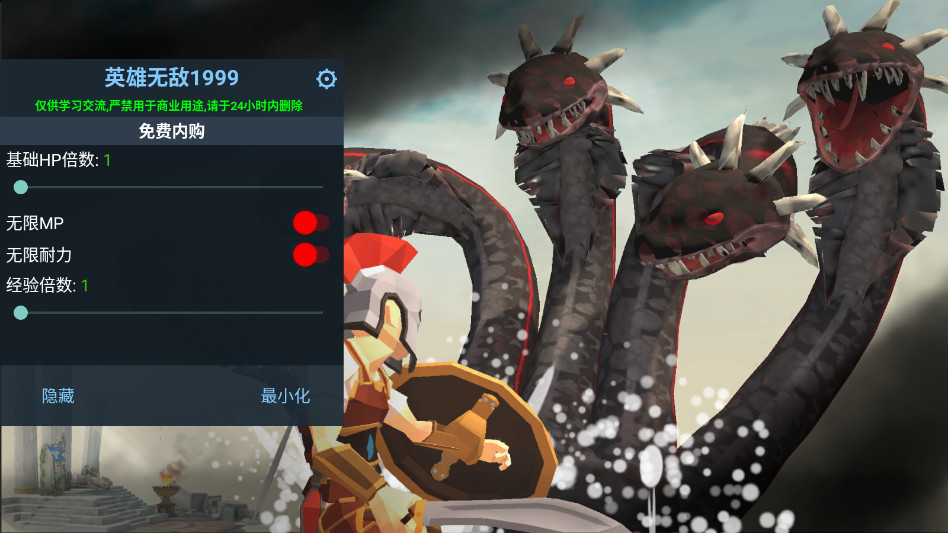The width and height of the screenshot is (948, 533).
Task: Minimize the panel with 最小化
Action: point(285,396)
